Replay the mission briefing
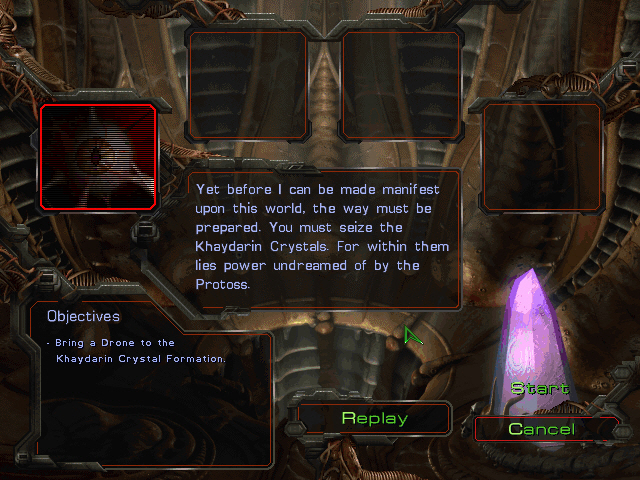 (x=374, y=418)
